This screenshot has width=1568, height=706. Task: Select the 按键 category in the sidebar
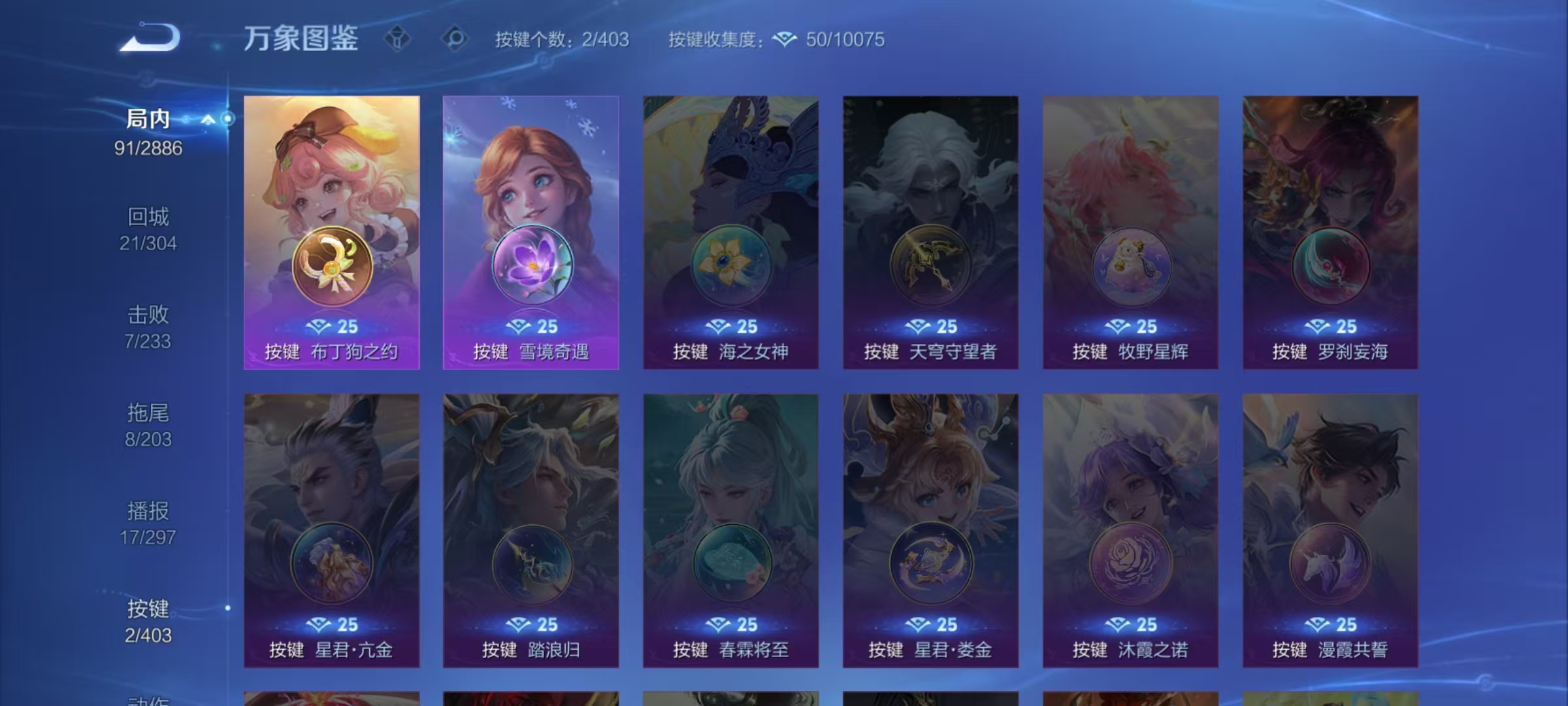[149, 610]
